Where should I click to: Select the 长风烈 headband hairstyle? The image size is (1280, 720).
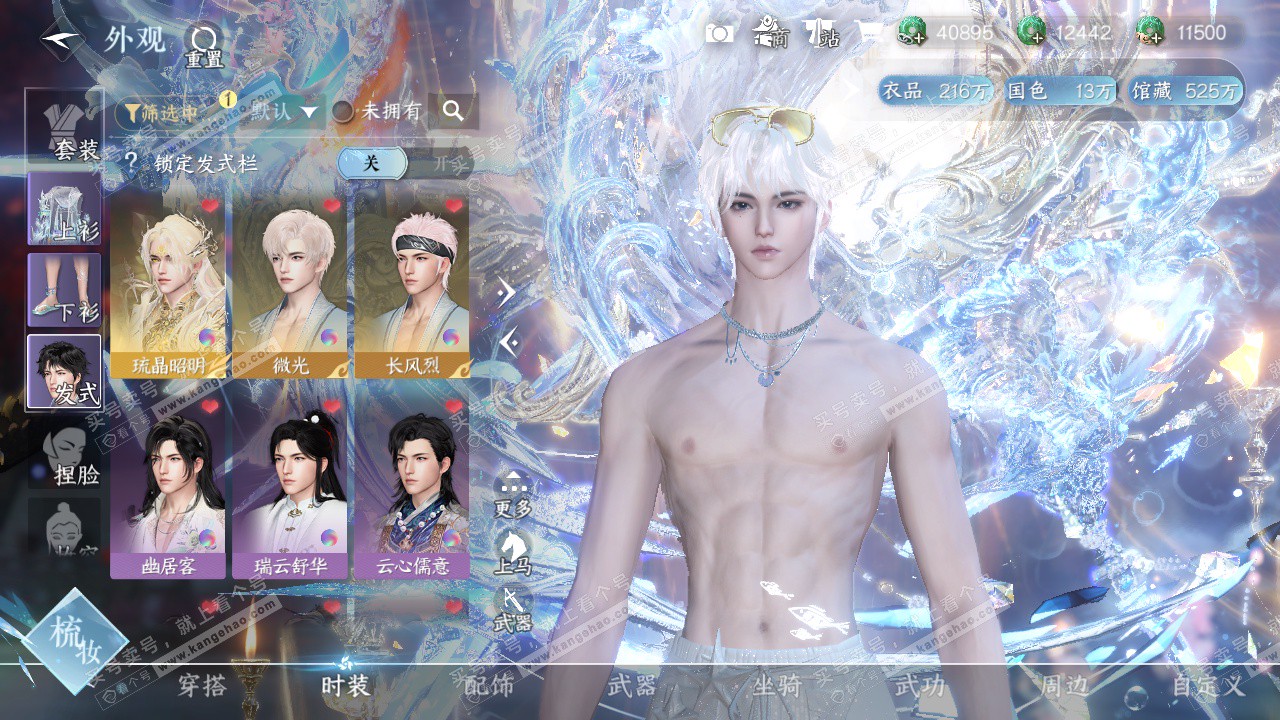click(412, 285)
